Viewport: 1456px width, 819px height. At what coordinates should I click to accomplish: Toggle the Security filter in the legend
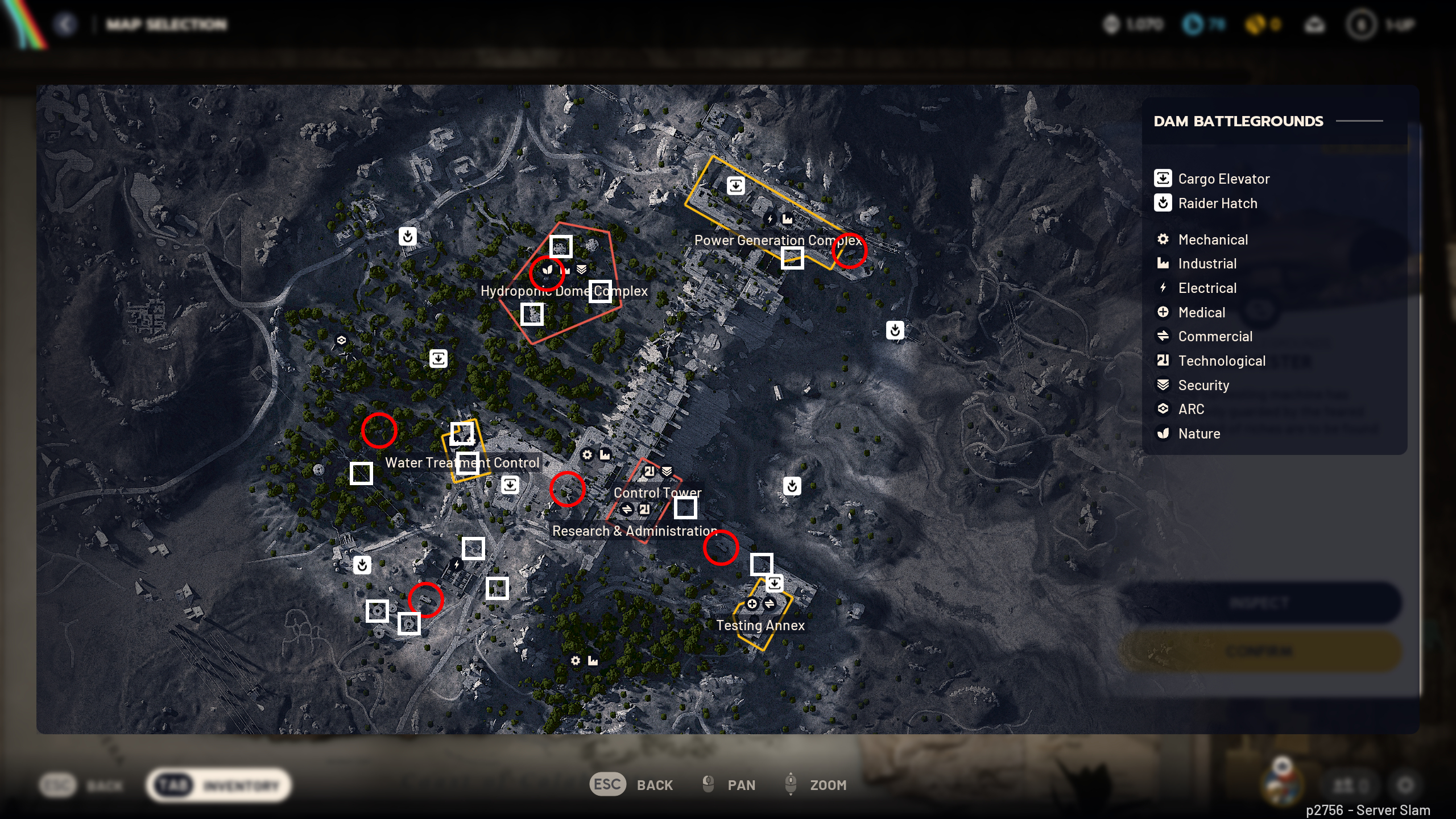tap(1164, 385)
